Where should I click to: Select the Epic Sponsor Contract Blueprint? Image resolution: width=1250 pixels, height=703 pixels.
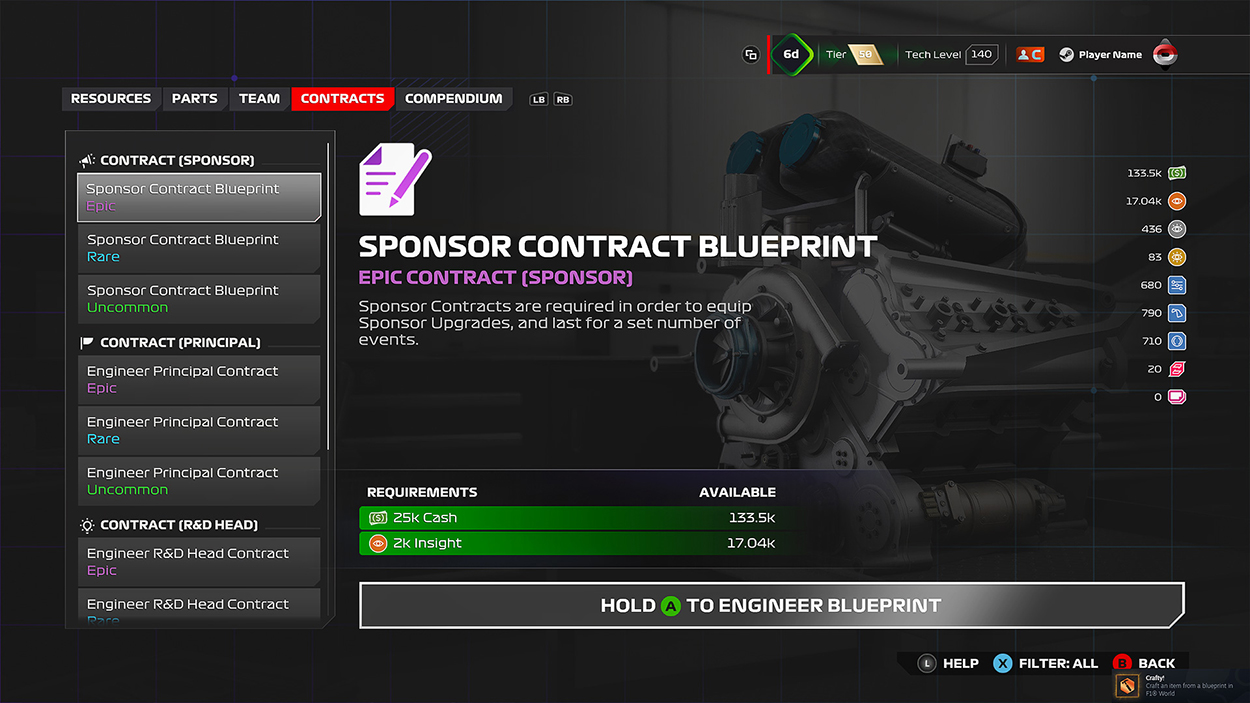pyautogui.click(x=199, y=197)
